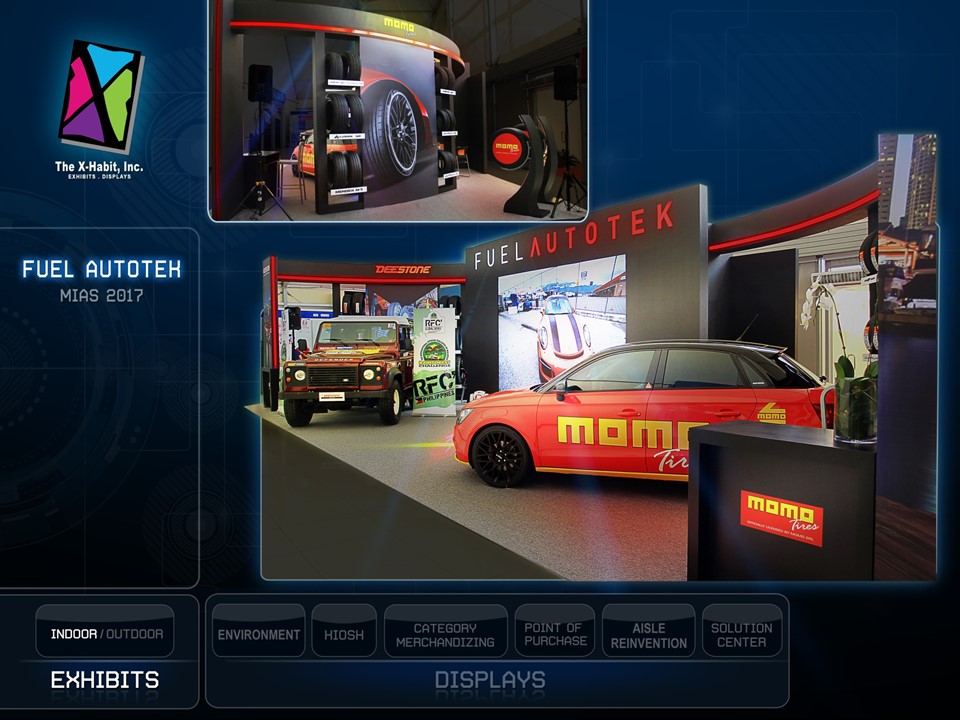Choose the Kiosk display category
Image resolution: width=960 pixels, height=720 pixels.
[x=344, y=634]
